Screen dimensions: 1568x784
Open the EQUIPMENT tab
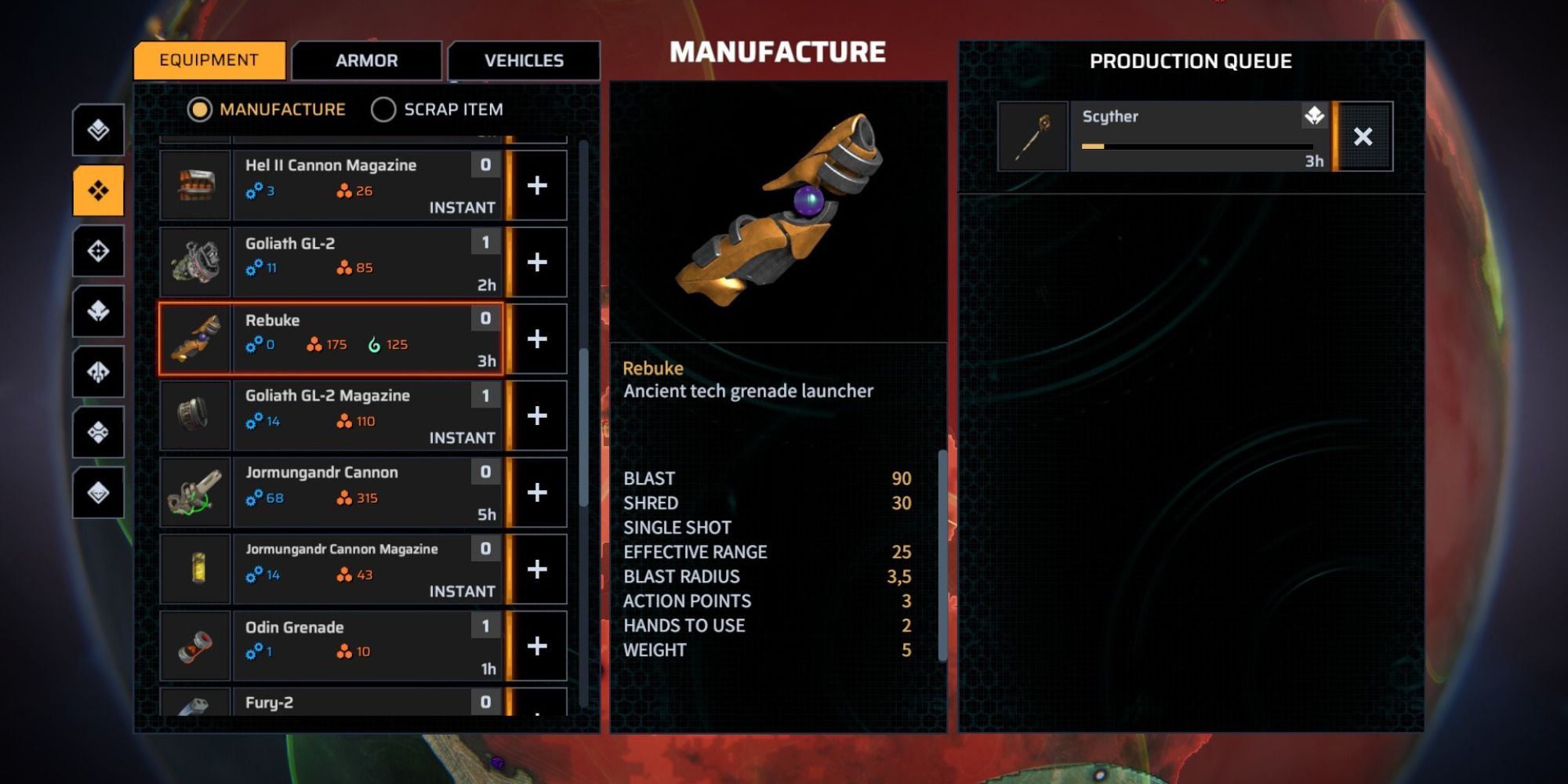click(x=209, y=60)
